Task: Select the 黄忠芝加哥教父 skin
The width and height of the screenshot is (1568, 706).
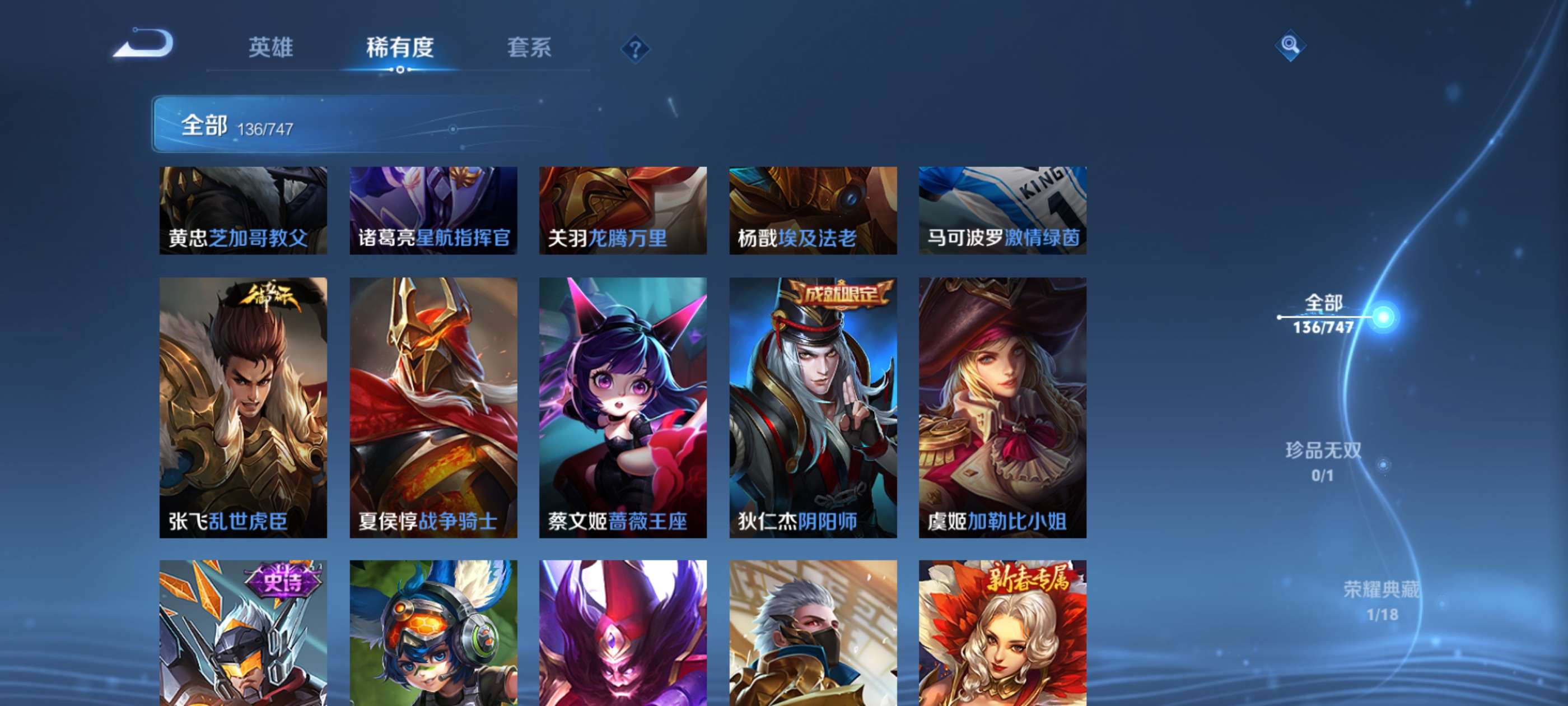Action: 242,210
